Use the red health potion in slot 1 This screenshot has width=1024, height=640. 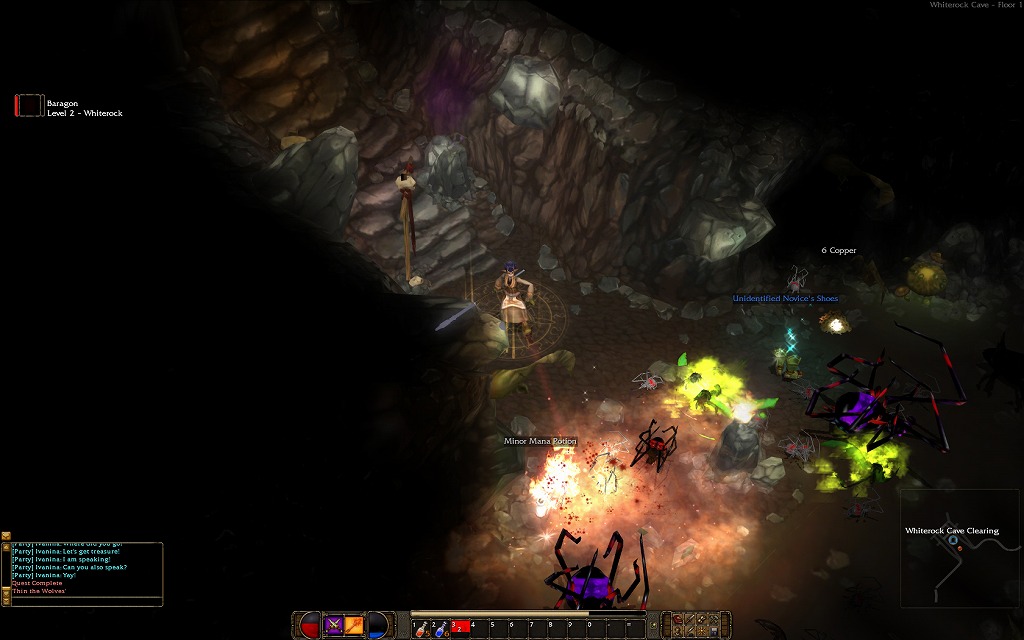coord(421,627)
